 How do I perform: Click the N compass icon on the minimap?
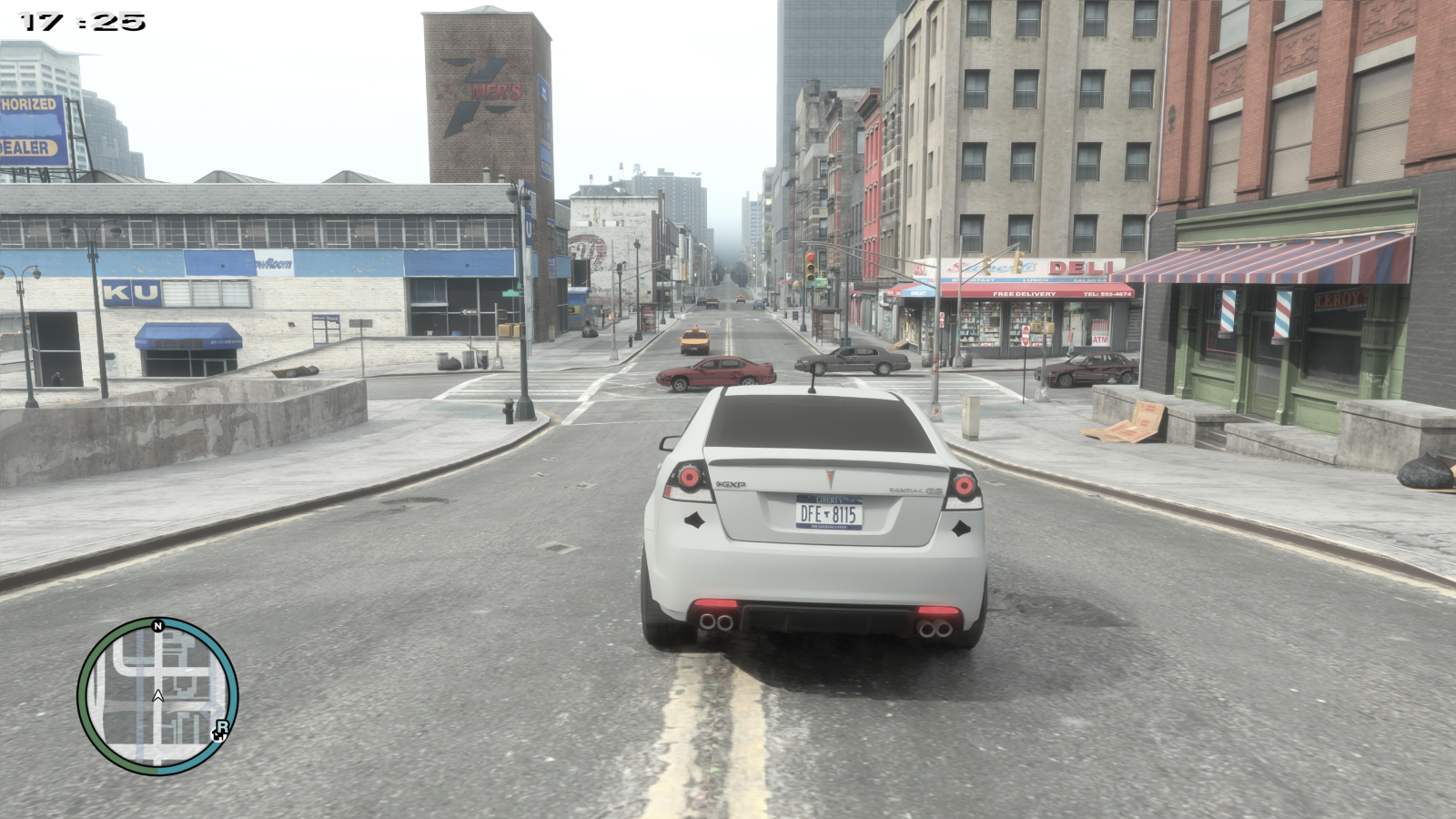pos(157,626)
